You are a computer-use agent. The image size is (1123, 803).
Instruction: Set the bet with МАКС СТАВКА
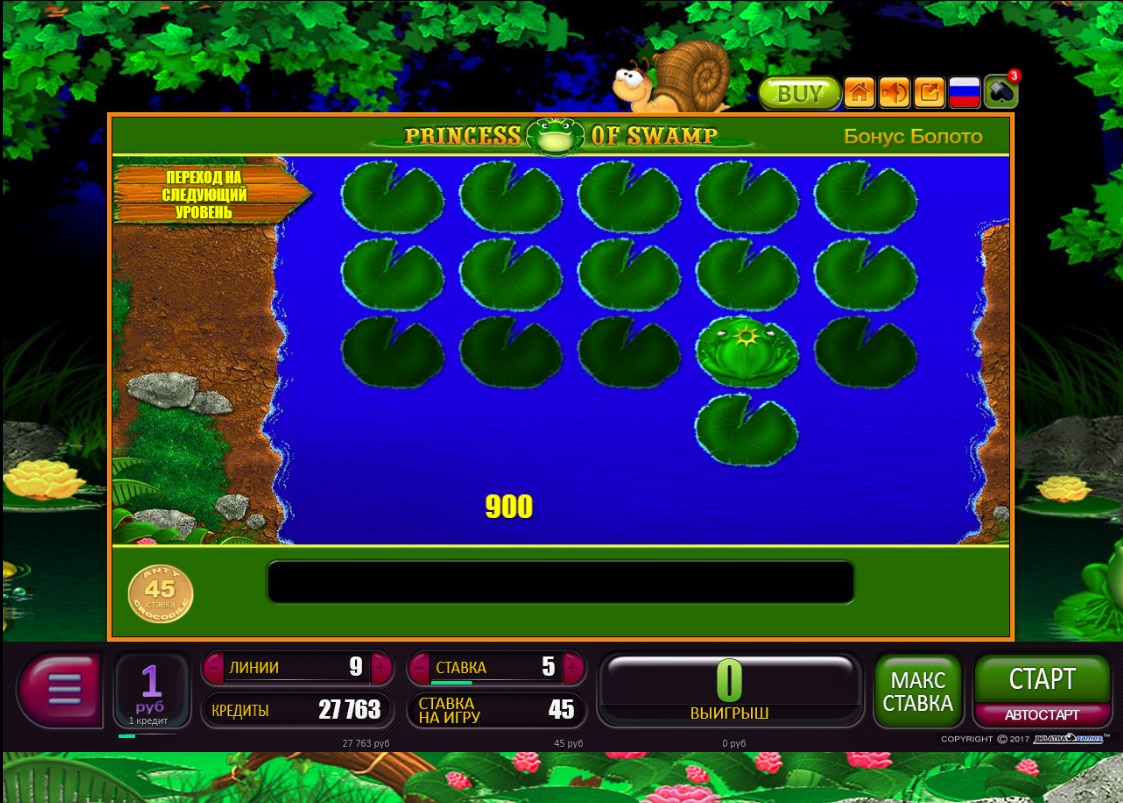[x=918, y=690]
